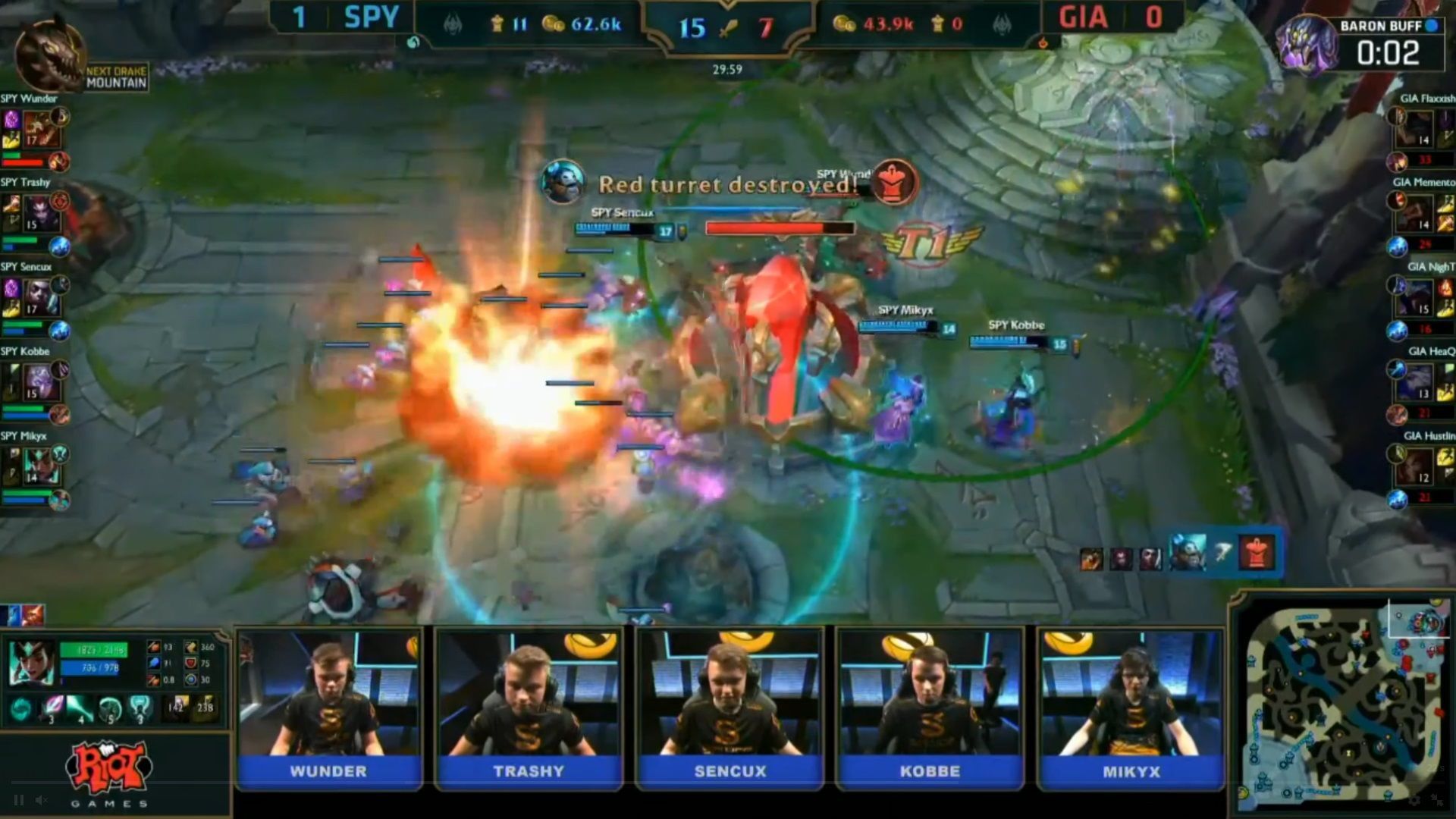
Task: Click the ward icon in the kill callout popup
Action: 1222,551
